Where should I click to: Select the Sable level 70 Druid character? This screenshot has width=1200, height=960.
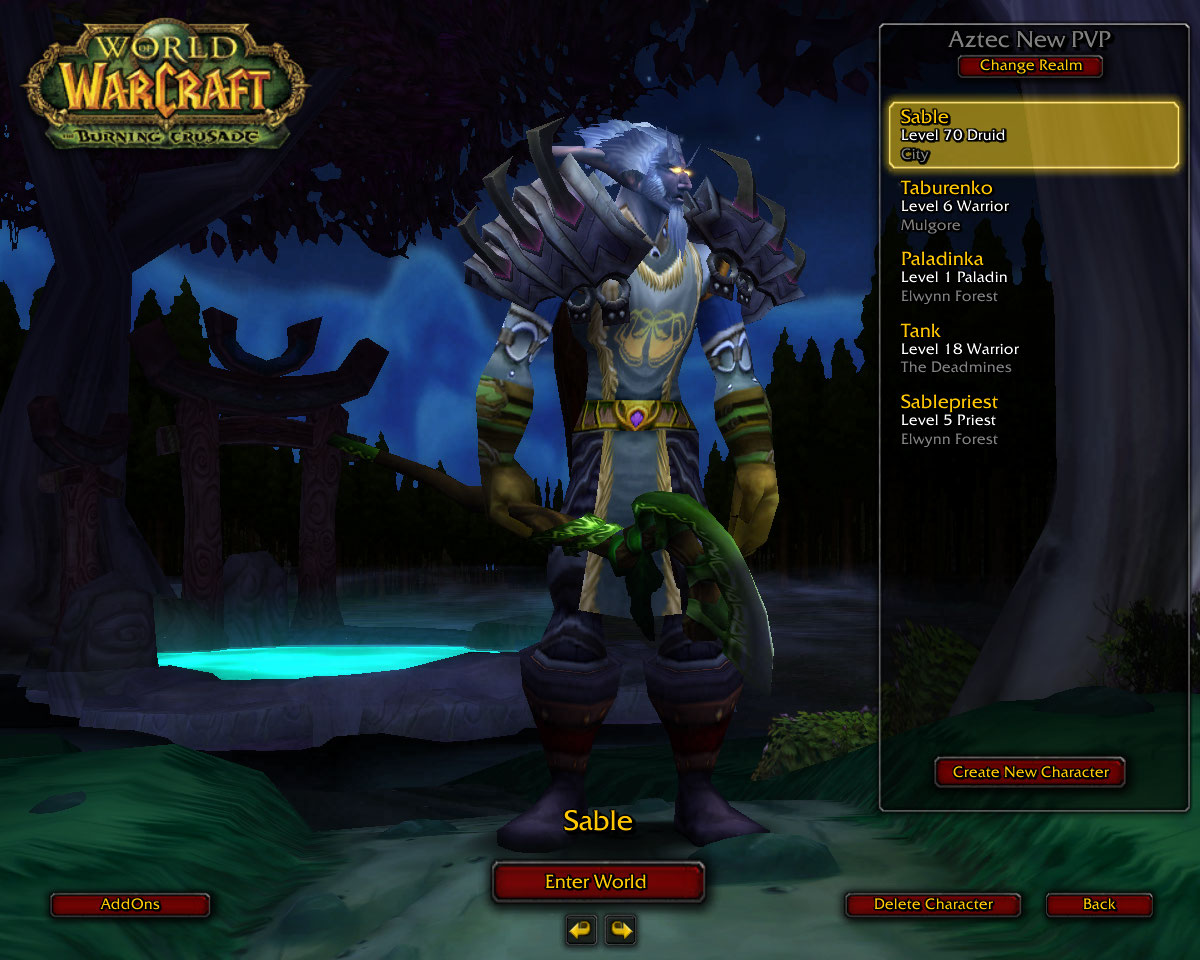click(x=1033, y=135)
